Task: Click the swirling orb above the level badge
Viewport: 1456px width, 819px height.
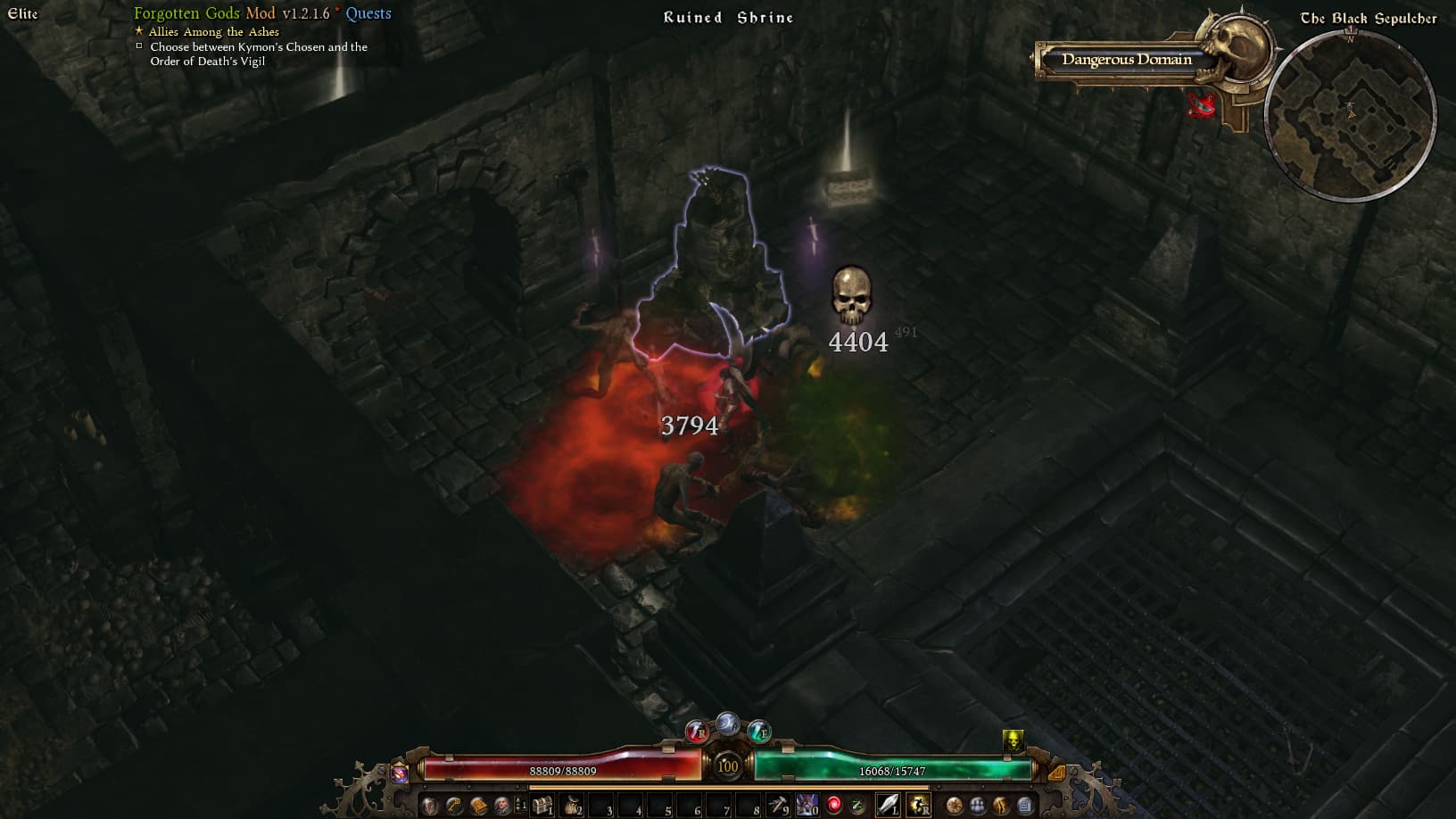Action: coord(728,724)
